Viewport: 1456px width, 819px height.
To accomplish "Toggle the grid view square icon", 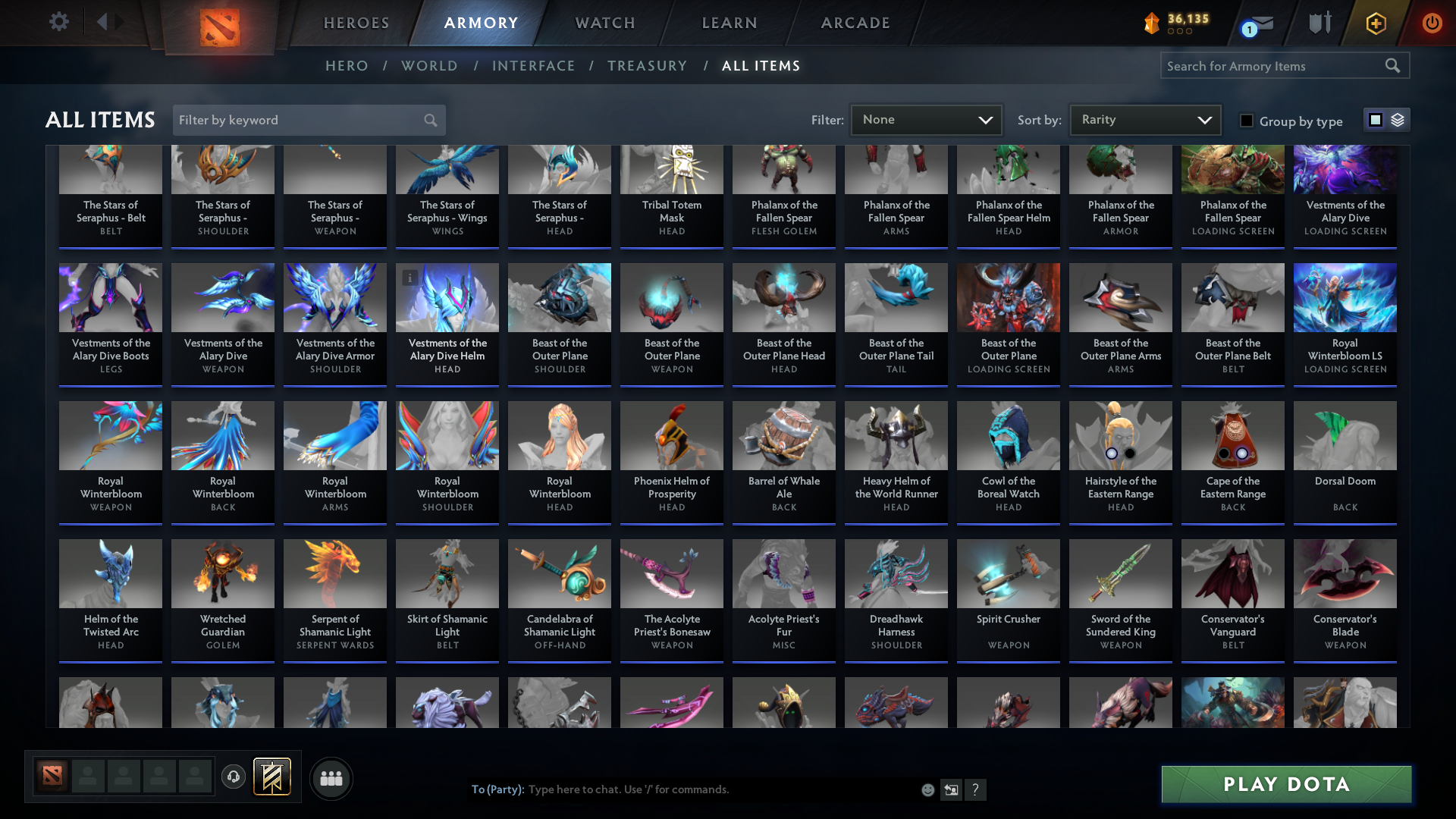I will point(1376,119).
